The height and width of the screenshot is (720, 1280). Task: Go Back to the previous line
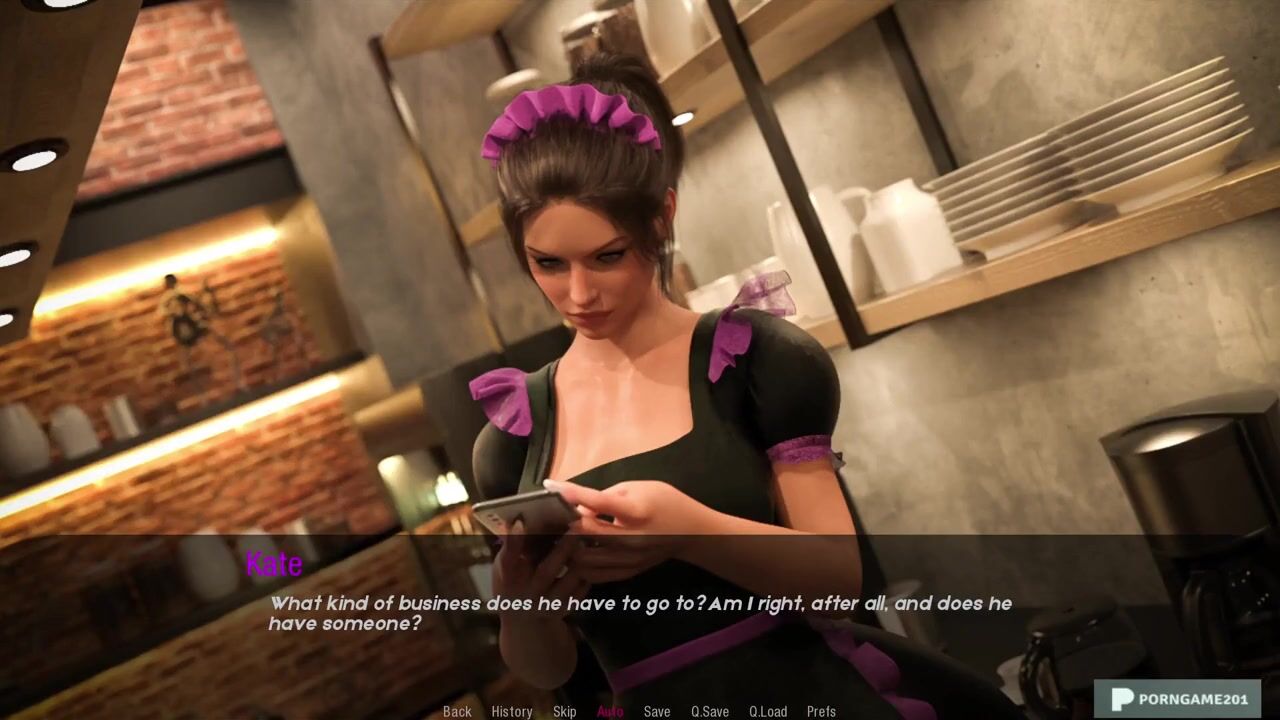pyautogui.click(x=457, y=711)
